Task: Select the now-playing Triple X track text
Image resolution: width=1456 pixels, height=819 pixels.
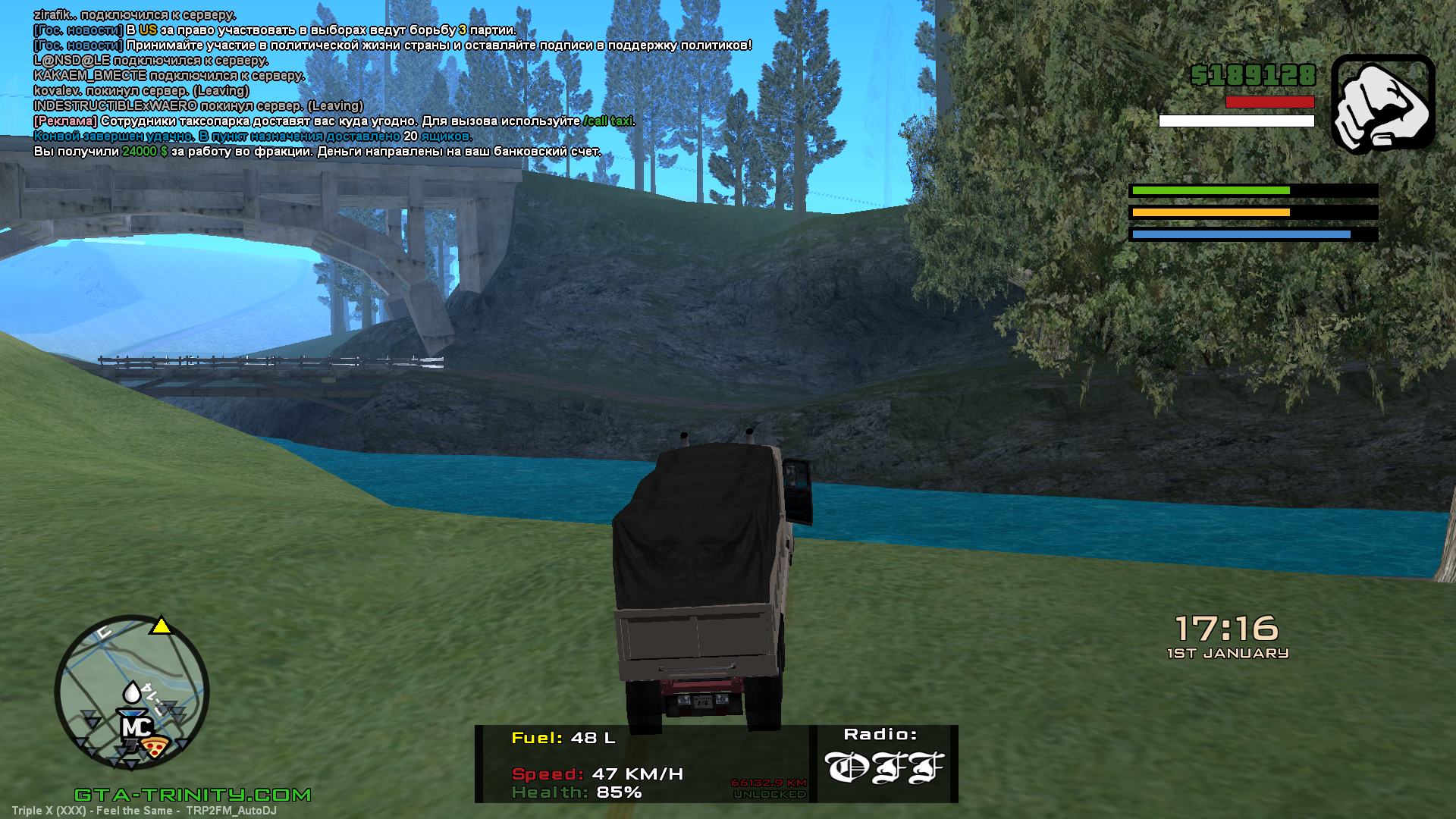Action: pos(144,811)
